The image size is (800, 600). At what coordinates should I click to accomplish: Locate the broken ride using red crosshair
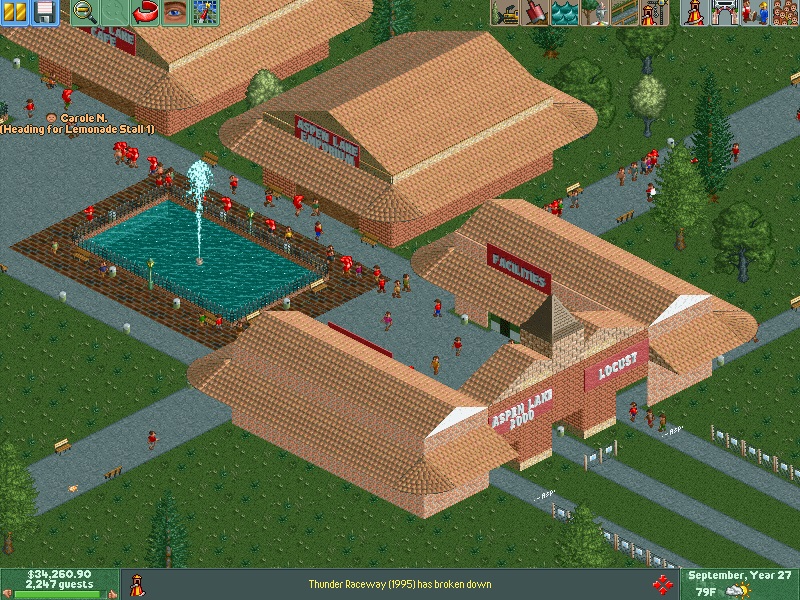pos(661,584)
